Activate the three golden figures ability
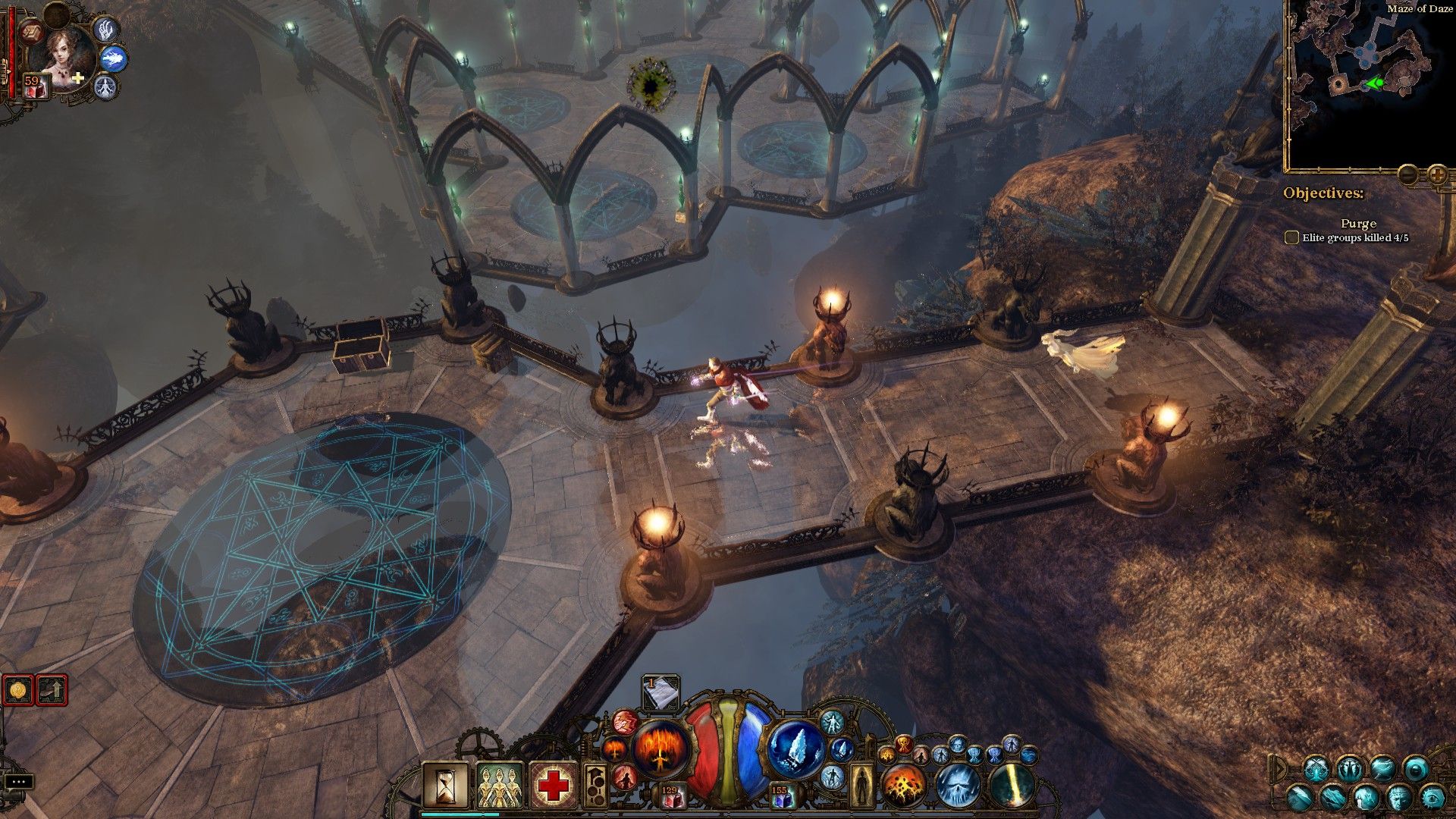 point(499,786)
